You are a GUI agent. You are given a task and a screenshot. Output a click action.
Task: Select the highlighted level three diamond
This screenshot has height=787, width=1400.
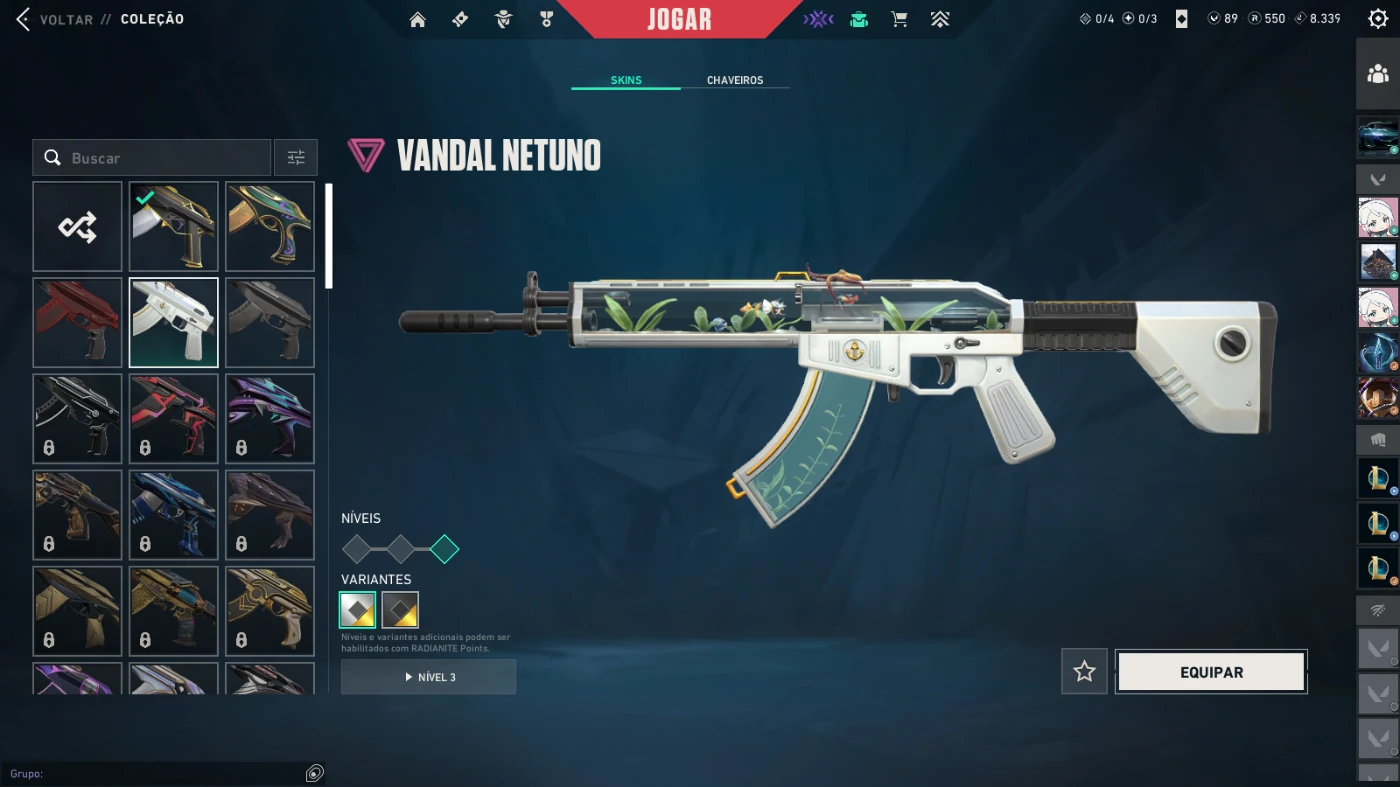pos(444,549)
